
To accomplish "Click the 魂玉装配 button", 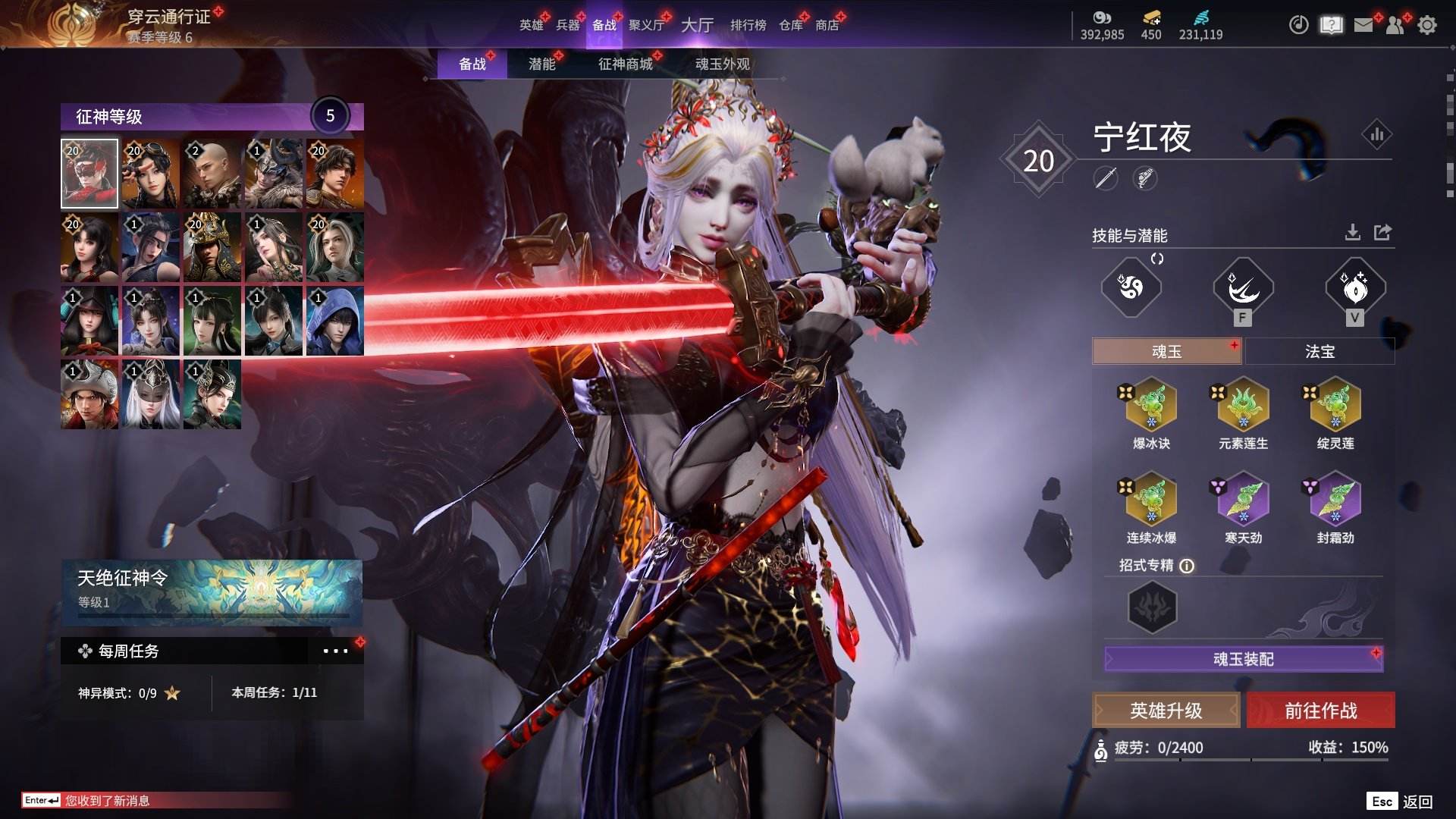I will [1243, 659].
